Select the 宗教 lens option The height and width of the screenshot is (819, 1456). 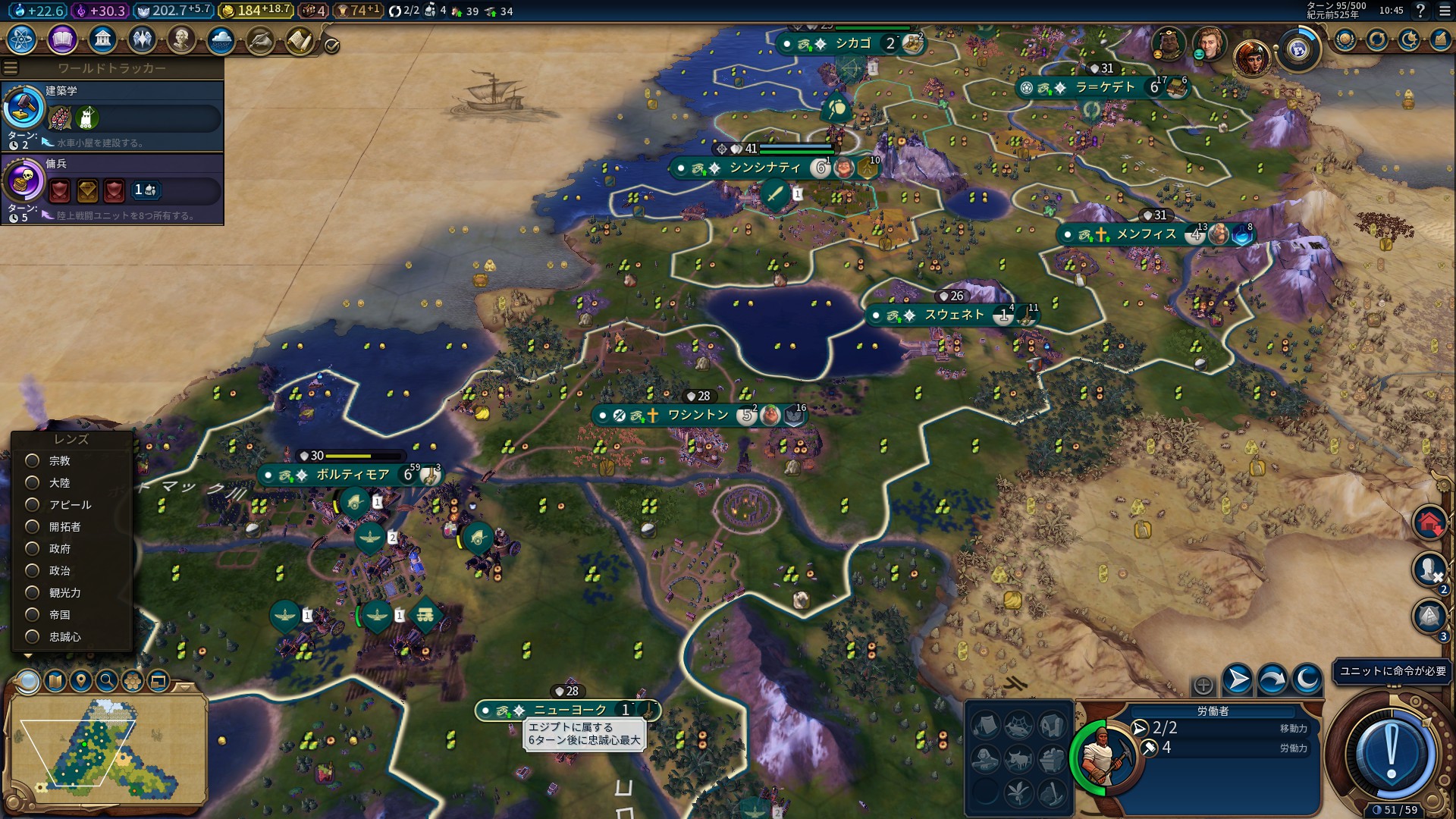[33, 460]
